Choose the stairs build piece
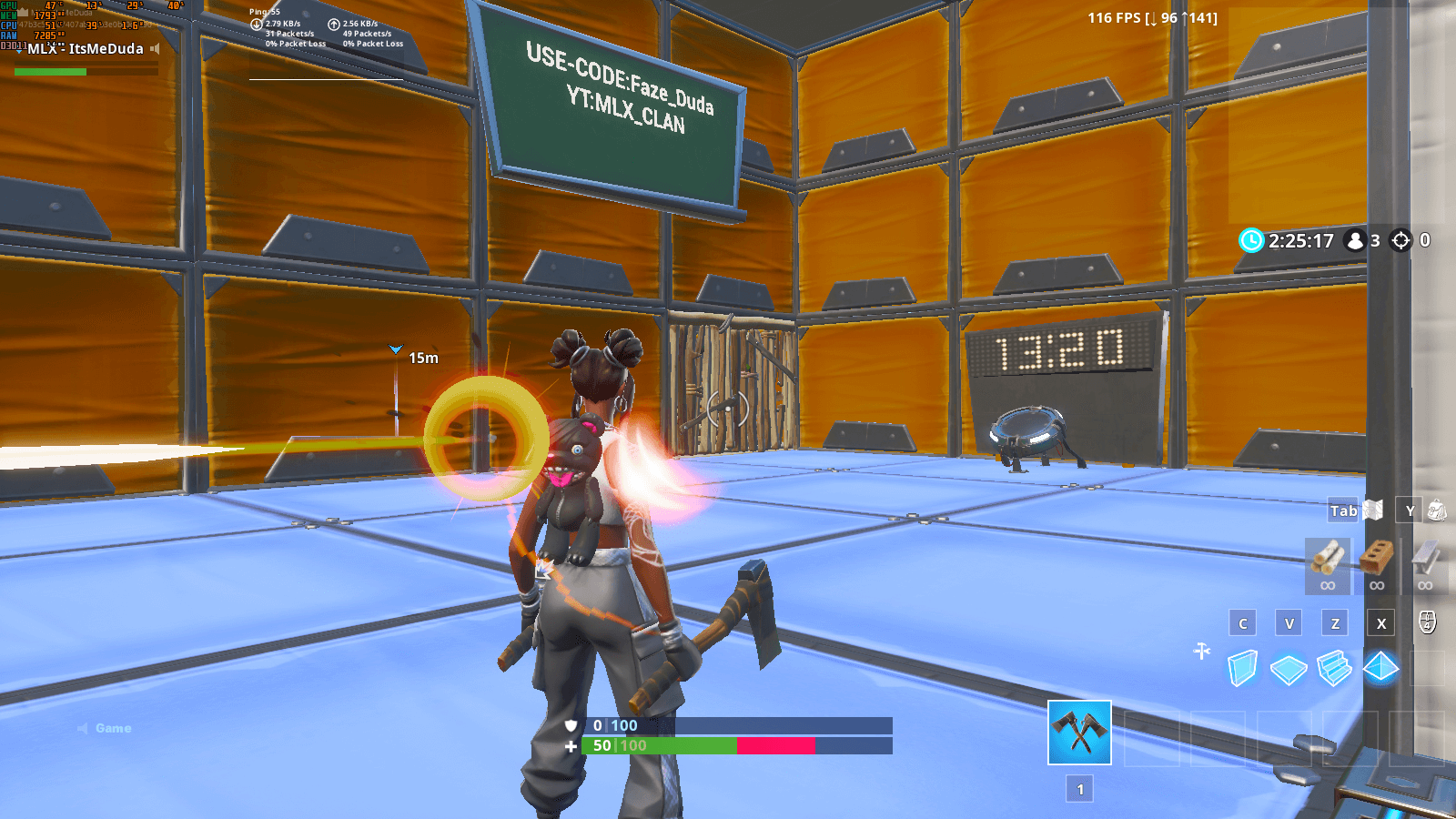The width and height of the screenshot is (1456, 819). (x=1336, y=667)
